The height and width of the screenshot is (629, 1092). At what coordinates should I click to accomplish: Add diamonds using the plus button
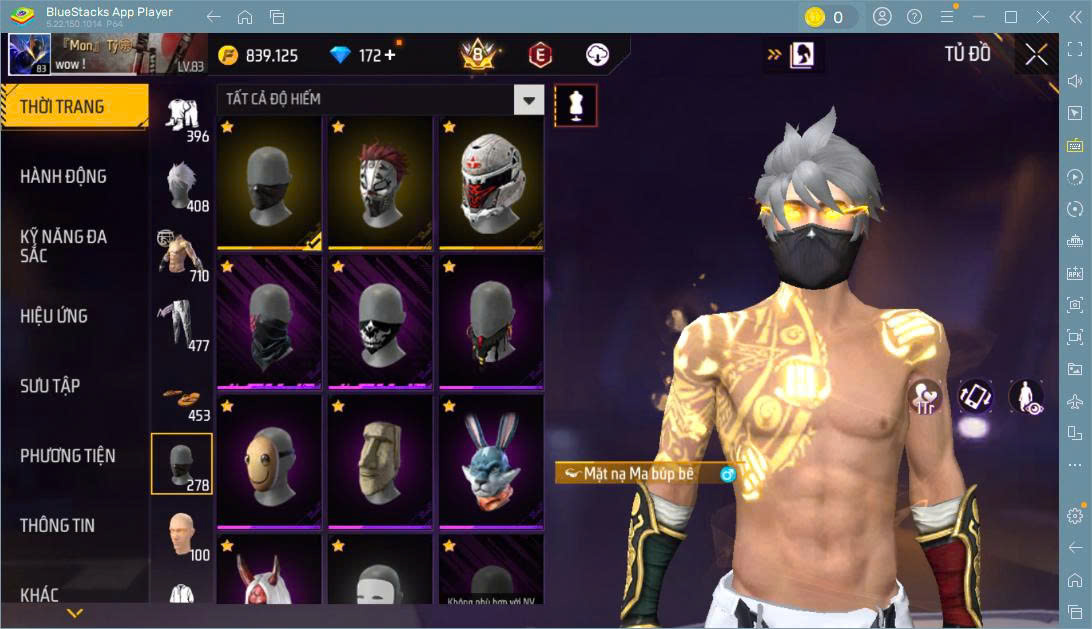tap(390, 55)
